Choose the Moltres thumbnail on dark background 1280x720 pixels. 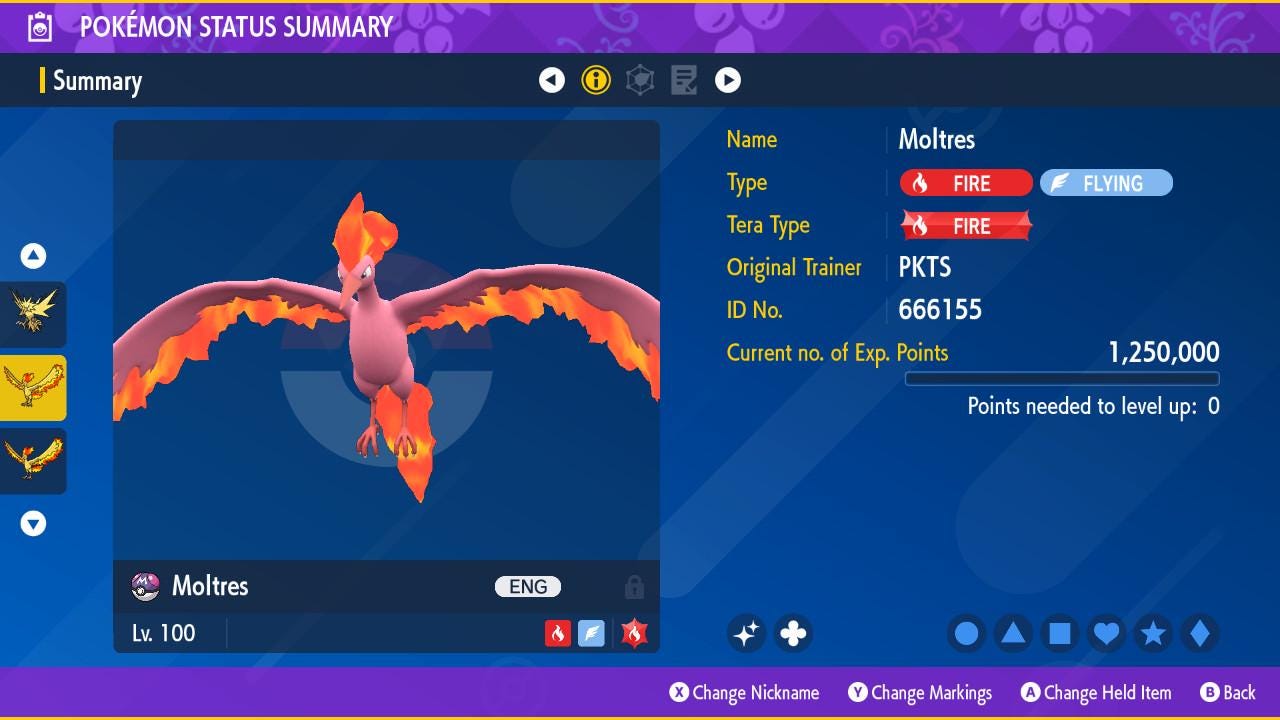pos(33,461)
